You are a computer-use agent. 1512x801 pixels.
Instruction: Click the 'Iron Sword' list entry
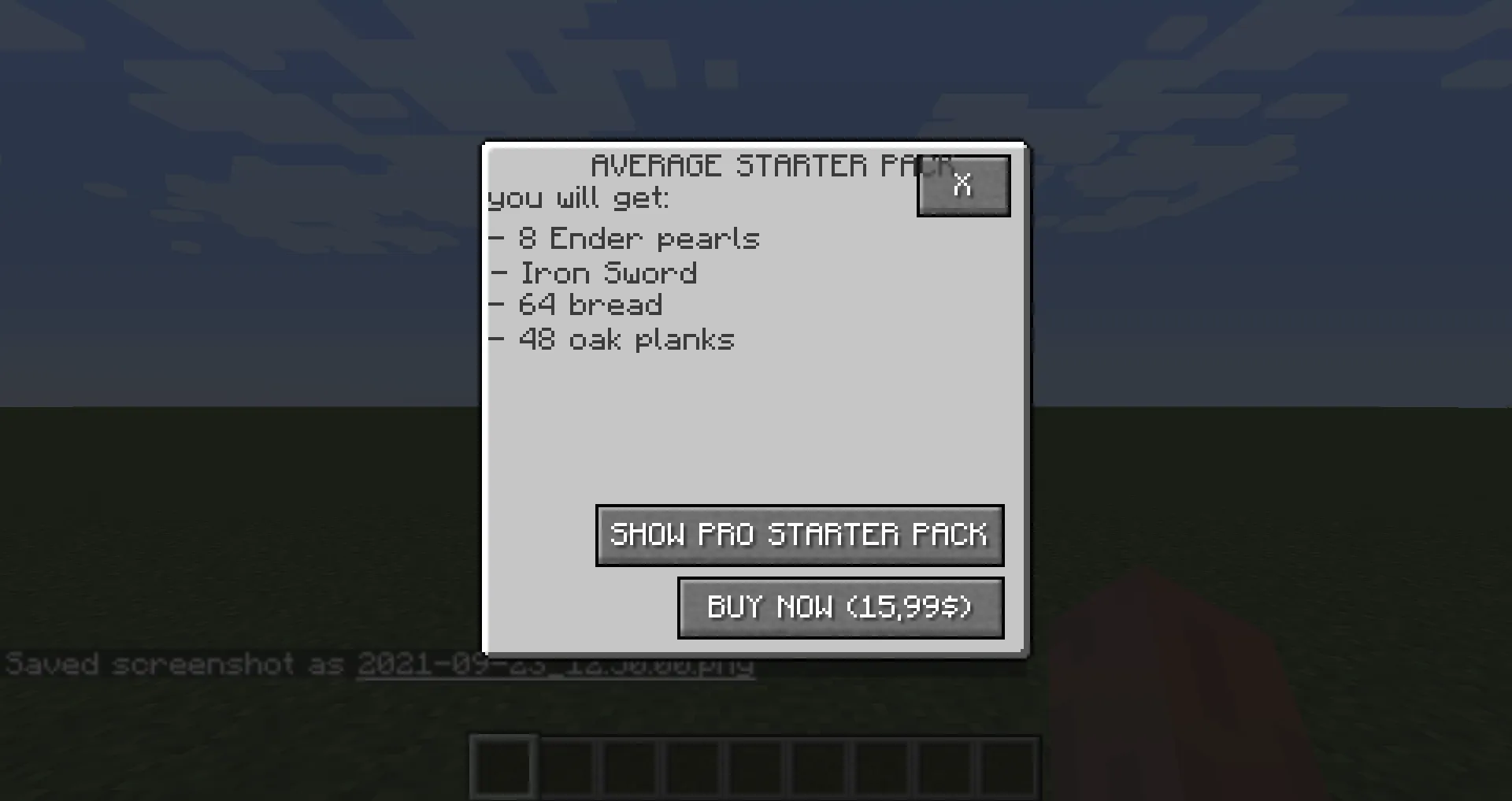[594, 273]
